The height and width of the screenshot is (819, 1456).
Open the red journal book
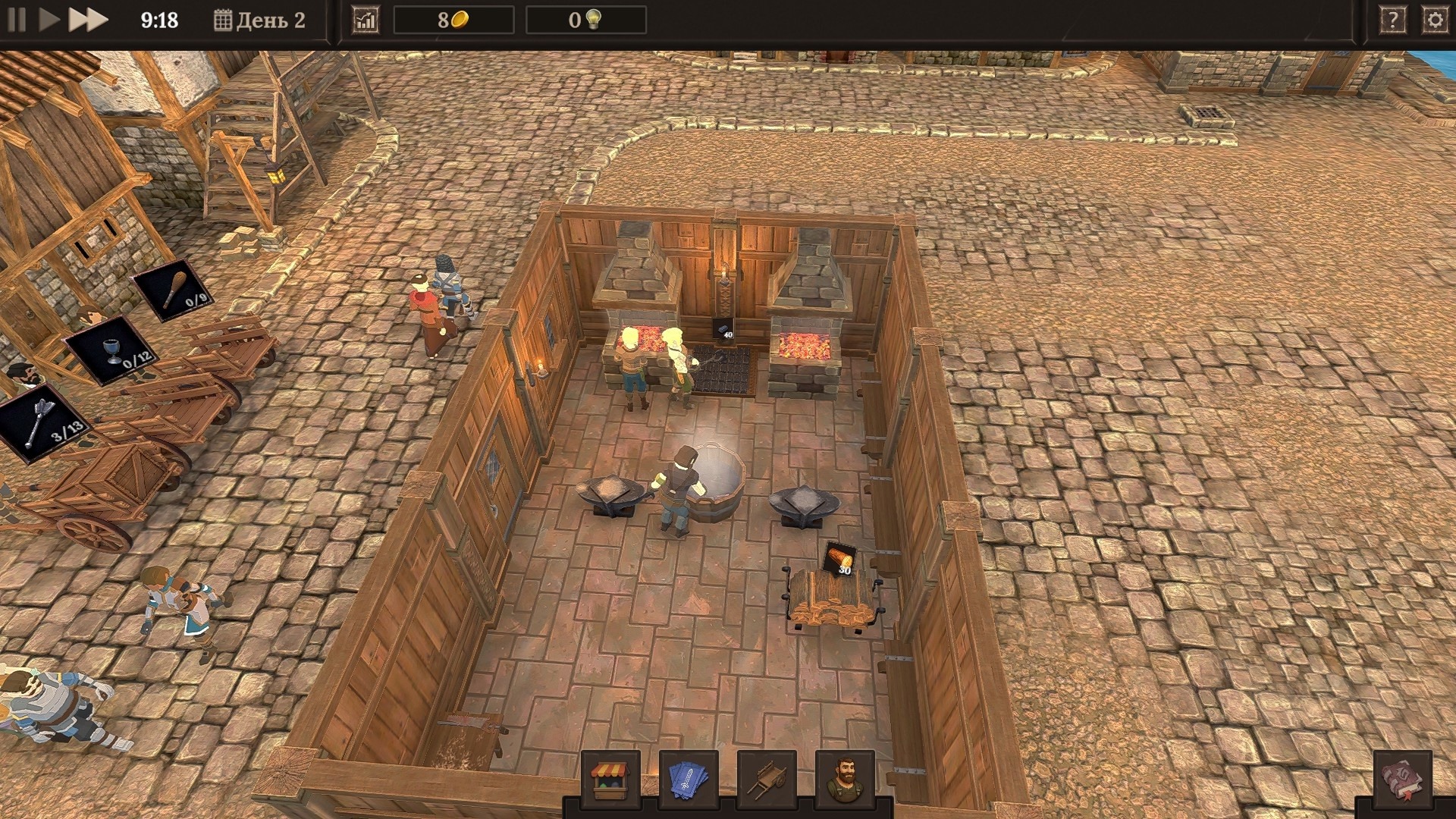click(x=1402, y=780)
